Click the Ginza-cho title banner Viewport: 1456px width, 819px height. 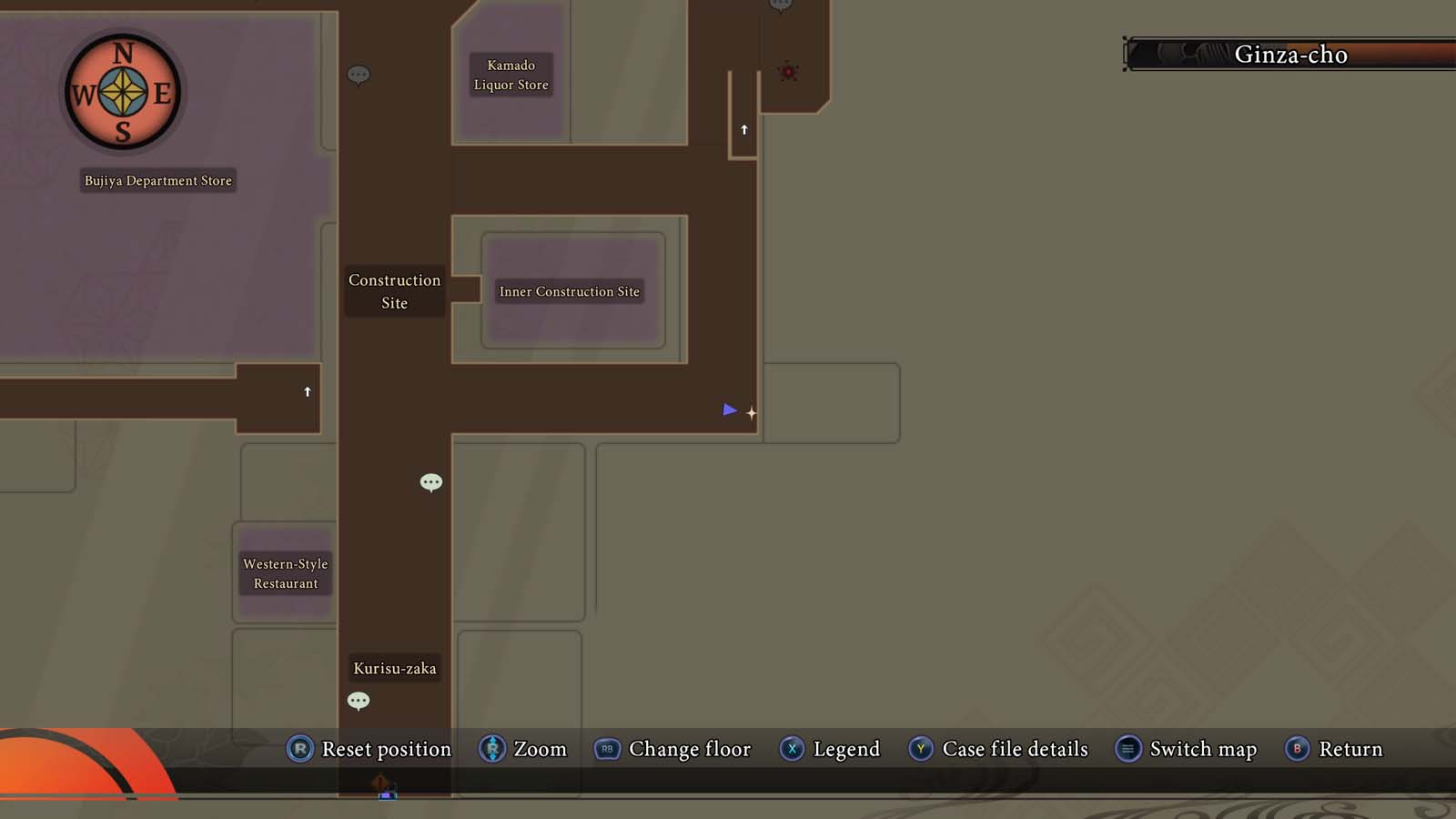pyautogui.click(x=1291, y=55)
